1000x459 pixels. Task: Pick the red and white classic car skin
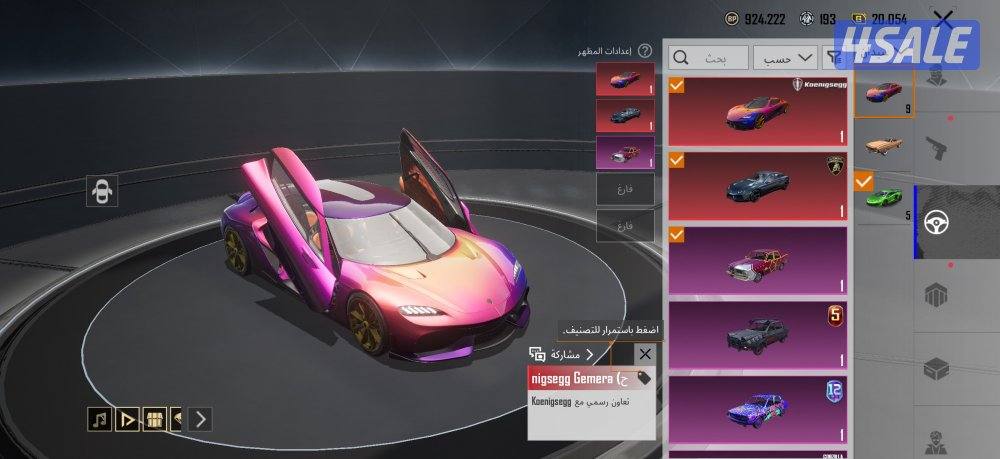point(757,260)
